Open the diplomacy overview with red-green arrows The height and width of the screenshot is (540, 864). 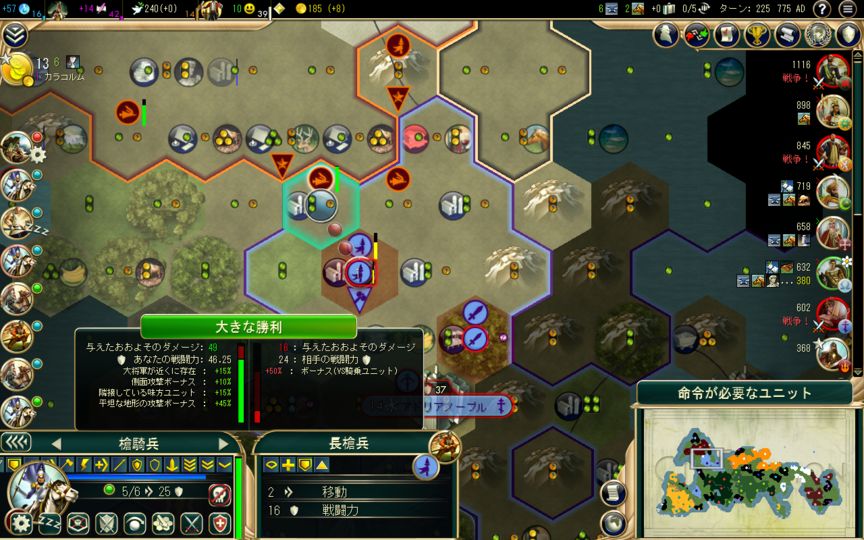pos(695,35)
